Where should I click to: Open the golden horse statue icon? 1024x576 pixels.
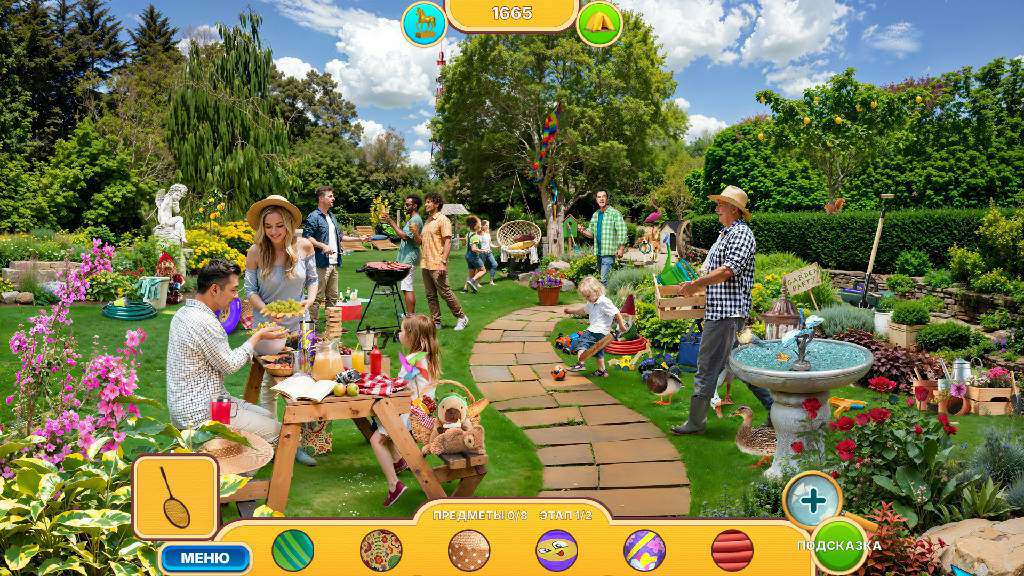pos(423,23)
